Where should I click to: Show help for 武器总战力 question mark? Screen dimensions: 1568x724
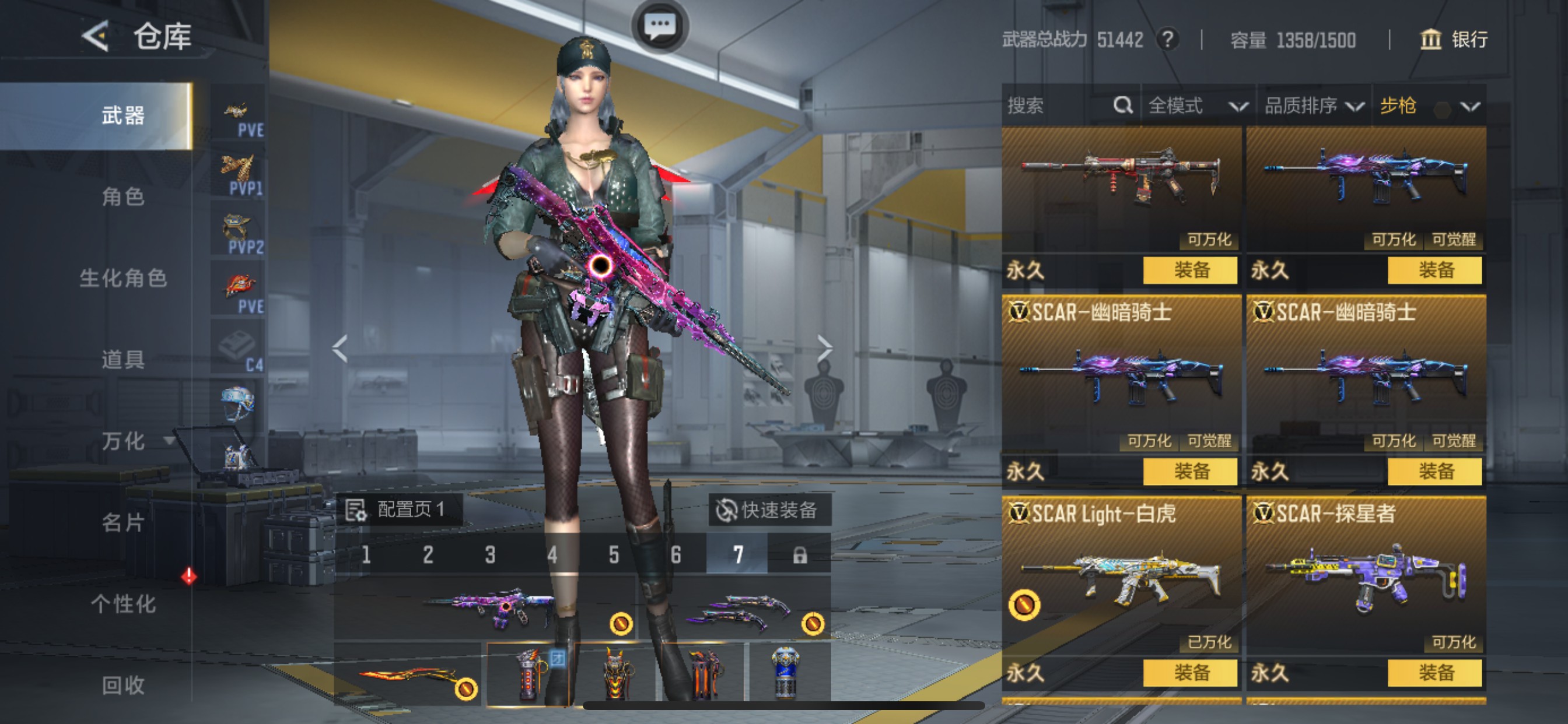pyautogui.click(x=1167, y=40)
